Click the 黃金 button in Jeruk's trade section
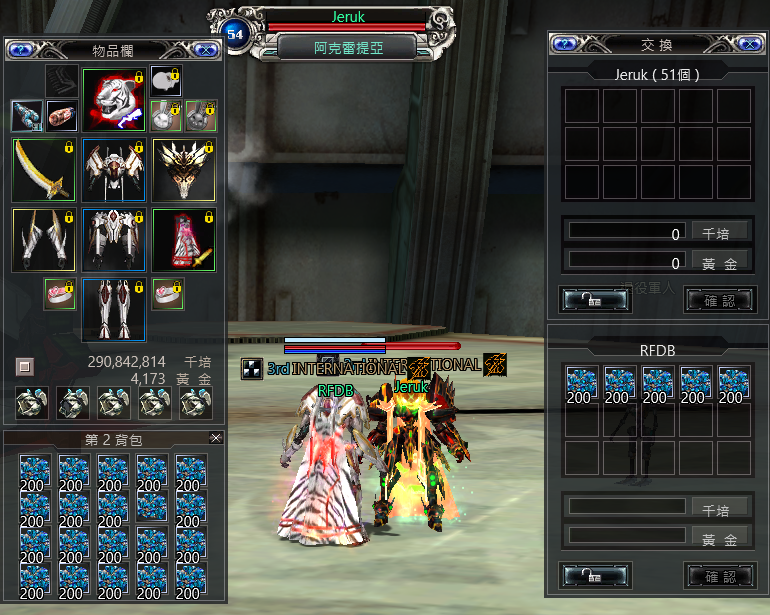 (720, 263)
